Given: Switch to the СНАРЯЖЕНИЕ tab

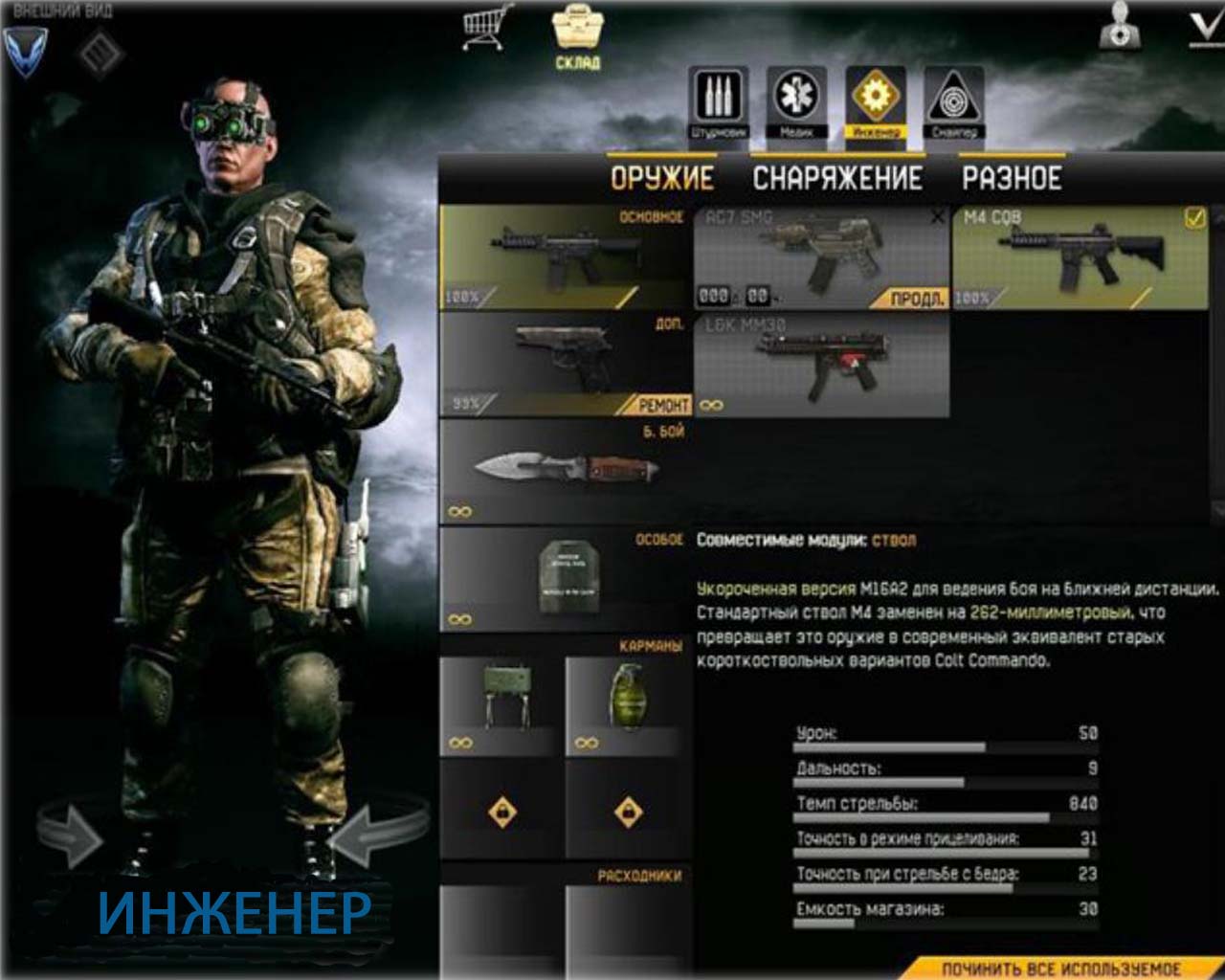Looking at the screenshot, I should pos(839,177).
